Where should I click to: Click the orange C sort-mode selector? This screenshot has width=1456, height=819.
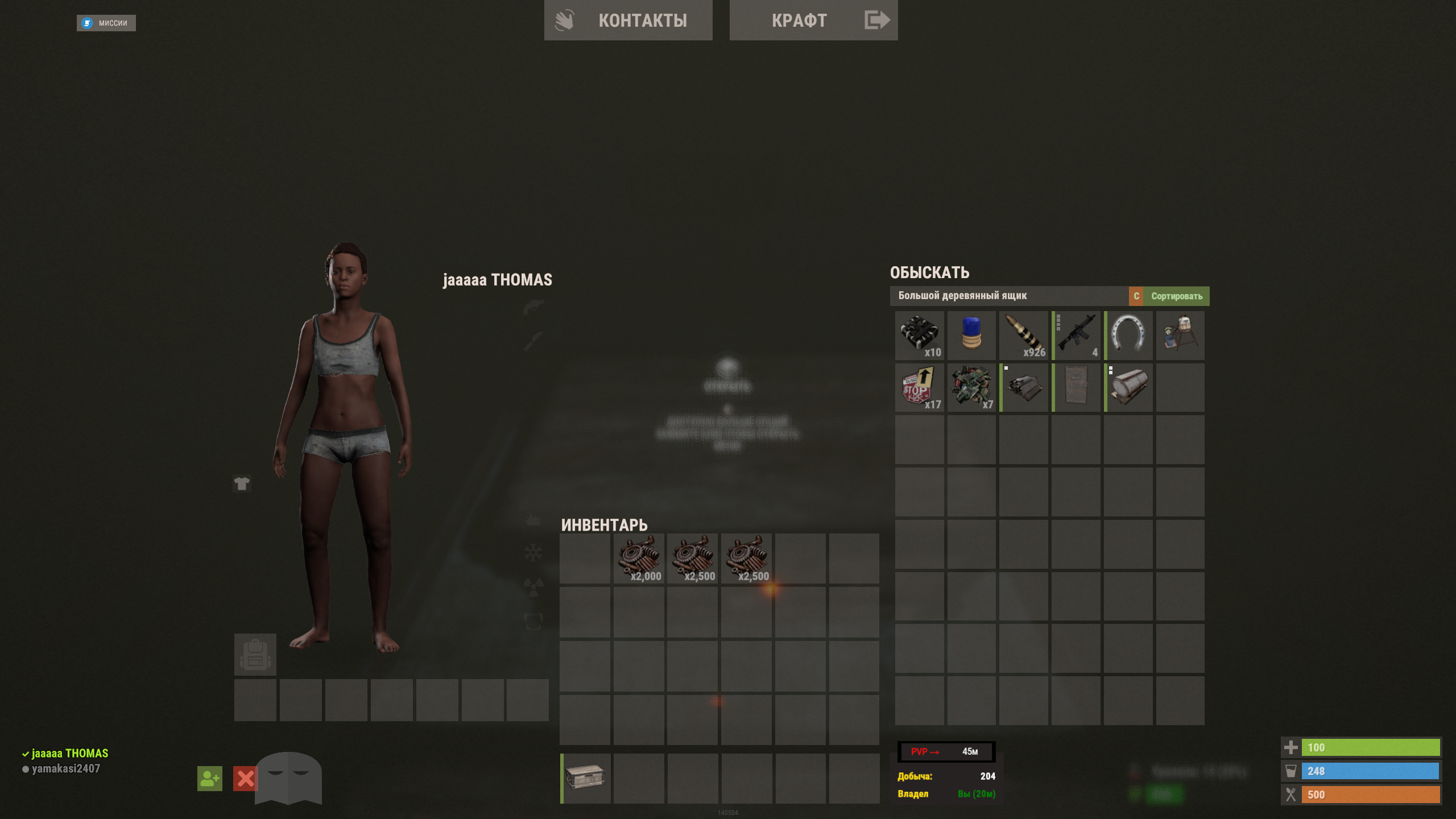click(x=1135, y=296)
